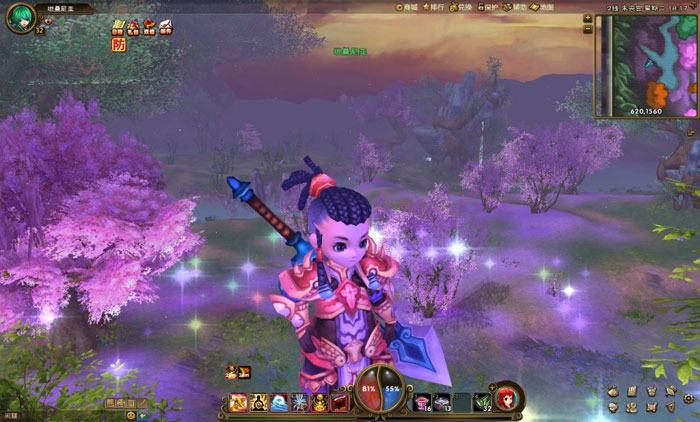Use the purple potion with 13 count
This screenshot has height=422, width=700.
click(x=442, y=403)
